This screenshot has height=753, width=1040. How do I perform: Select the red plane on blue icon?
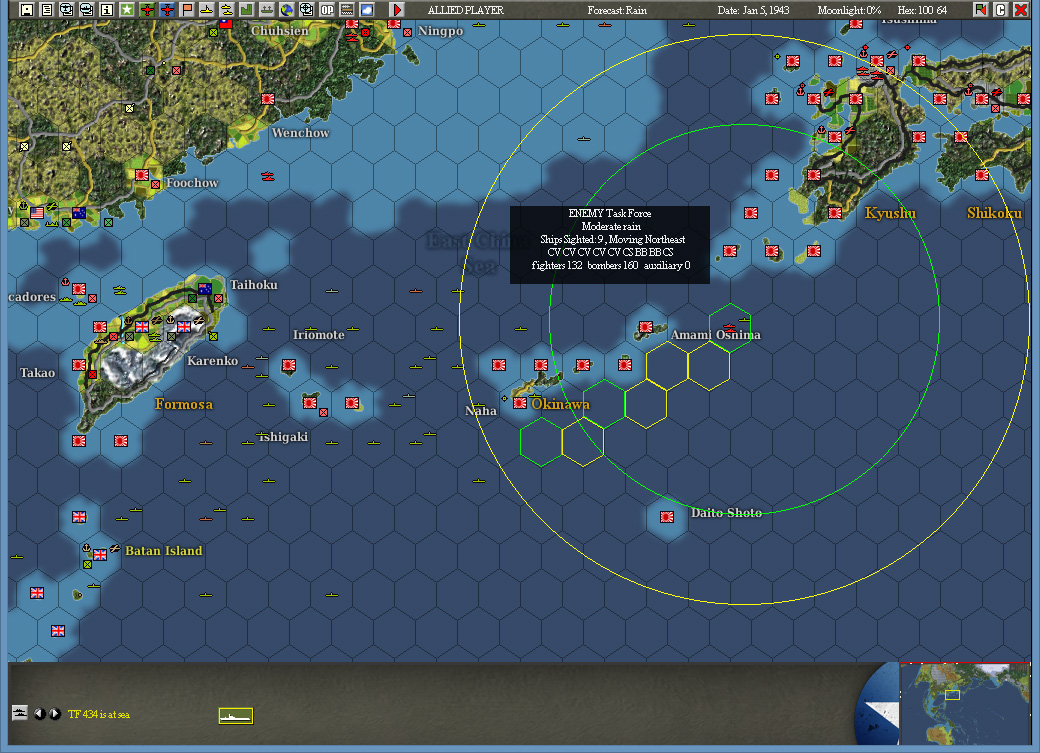pyautogui.click(x=166, y=10)
